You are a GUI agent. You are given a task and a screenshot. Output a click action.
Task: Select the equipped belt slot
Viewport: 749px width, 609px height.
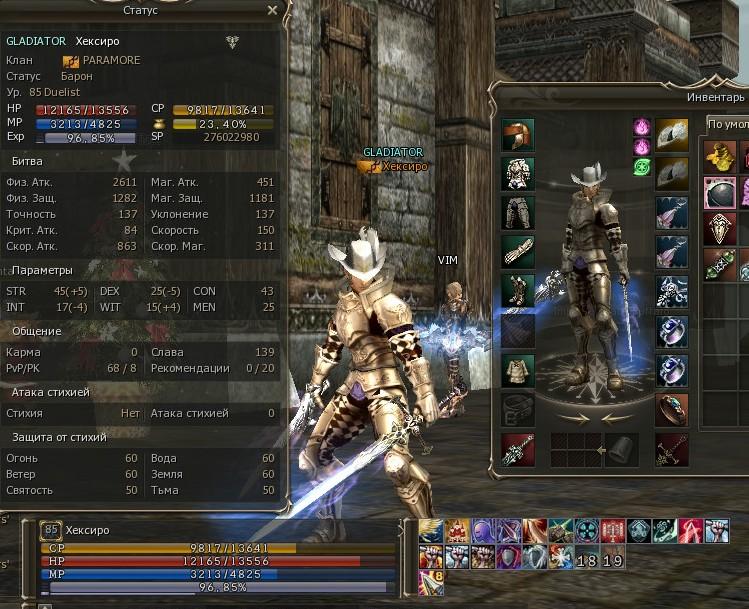click(x=518, y=409)
